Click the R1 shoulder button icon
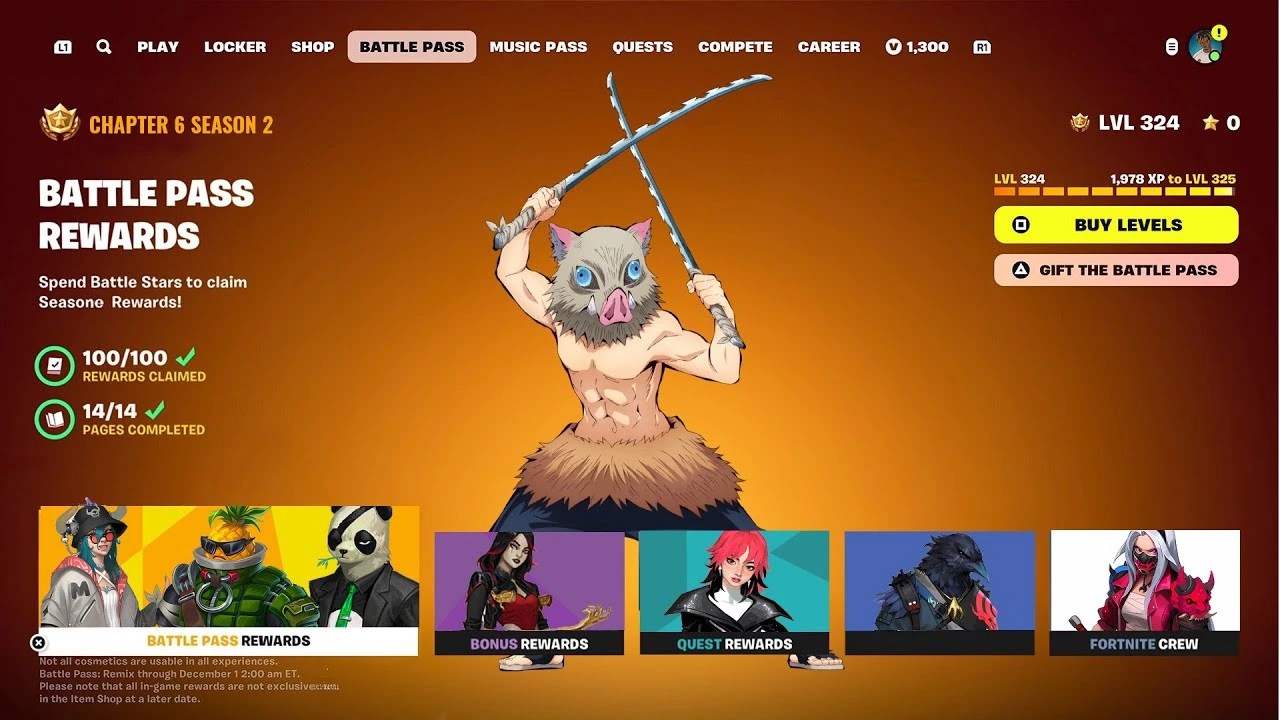The height and width of the screenshot is (720, 1280). 981,46
